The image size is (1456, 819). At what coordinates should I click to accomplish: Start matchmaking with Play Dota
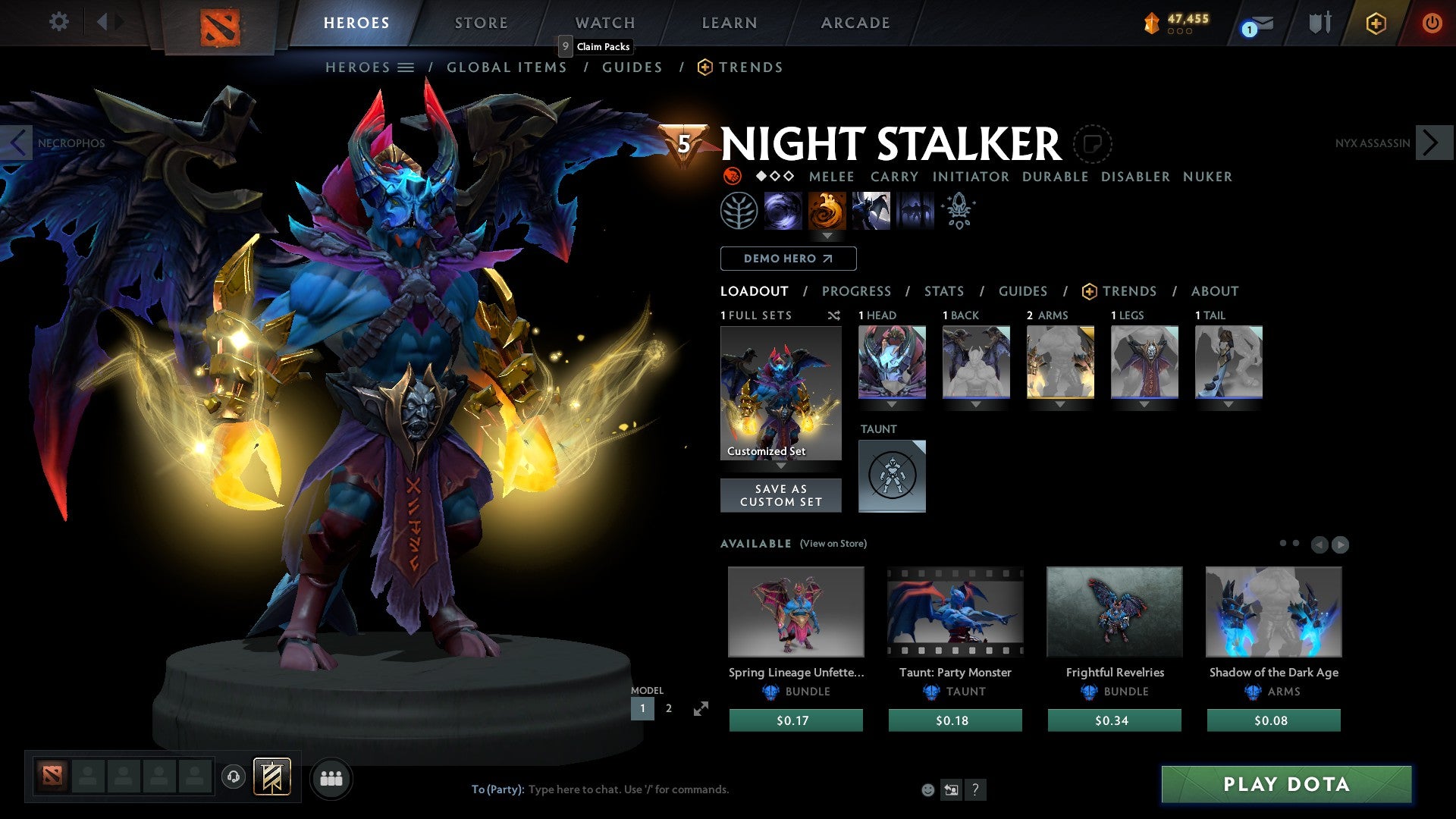1286,784
